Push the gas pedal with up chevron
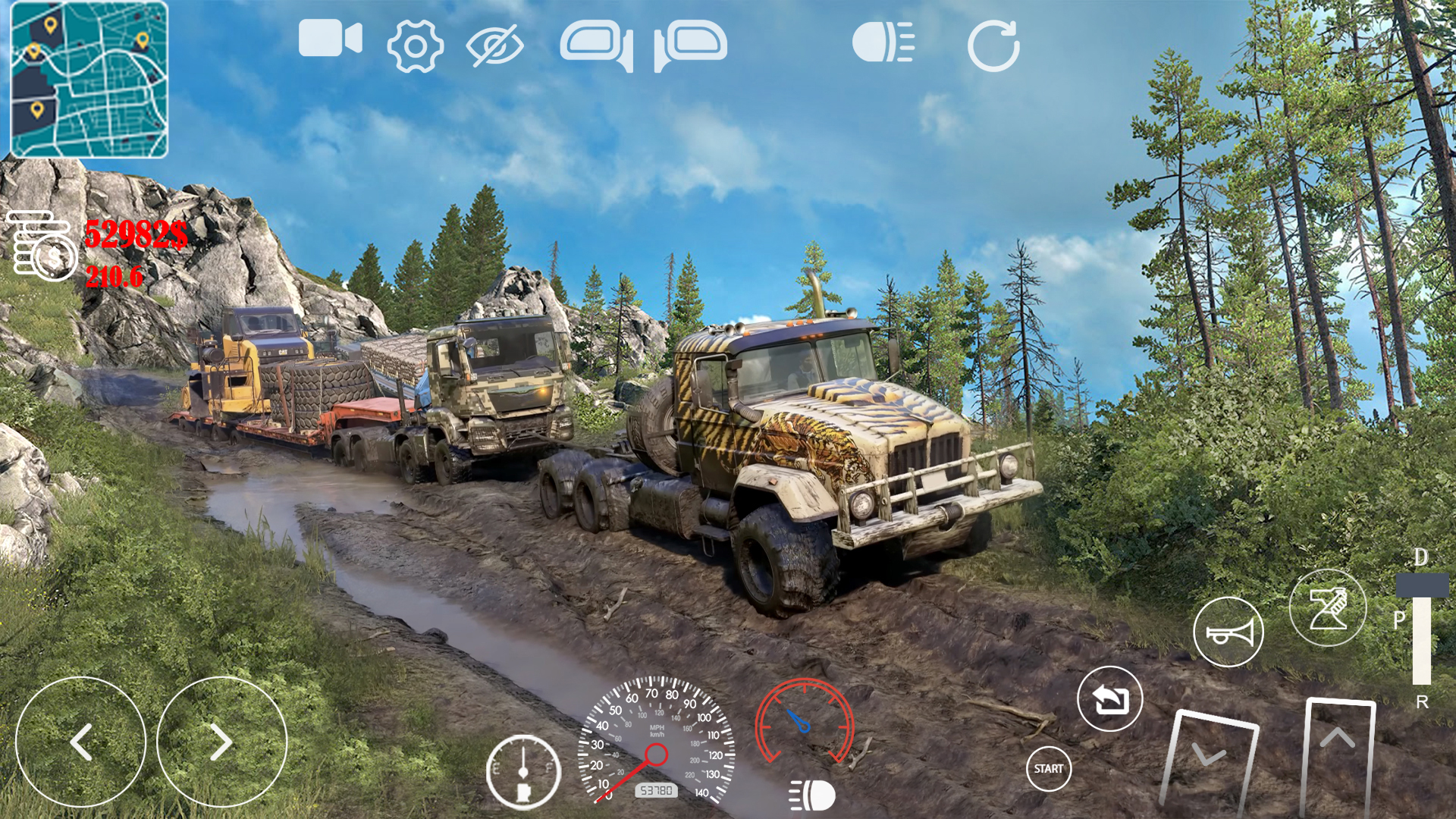Image resolution: width=1456 pixels, height=819 pixels. [x=1338, y=755]
